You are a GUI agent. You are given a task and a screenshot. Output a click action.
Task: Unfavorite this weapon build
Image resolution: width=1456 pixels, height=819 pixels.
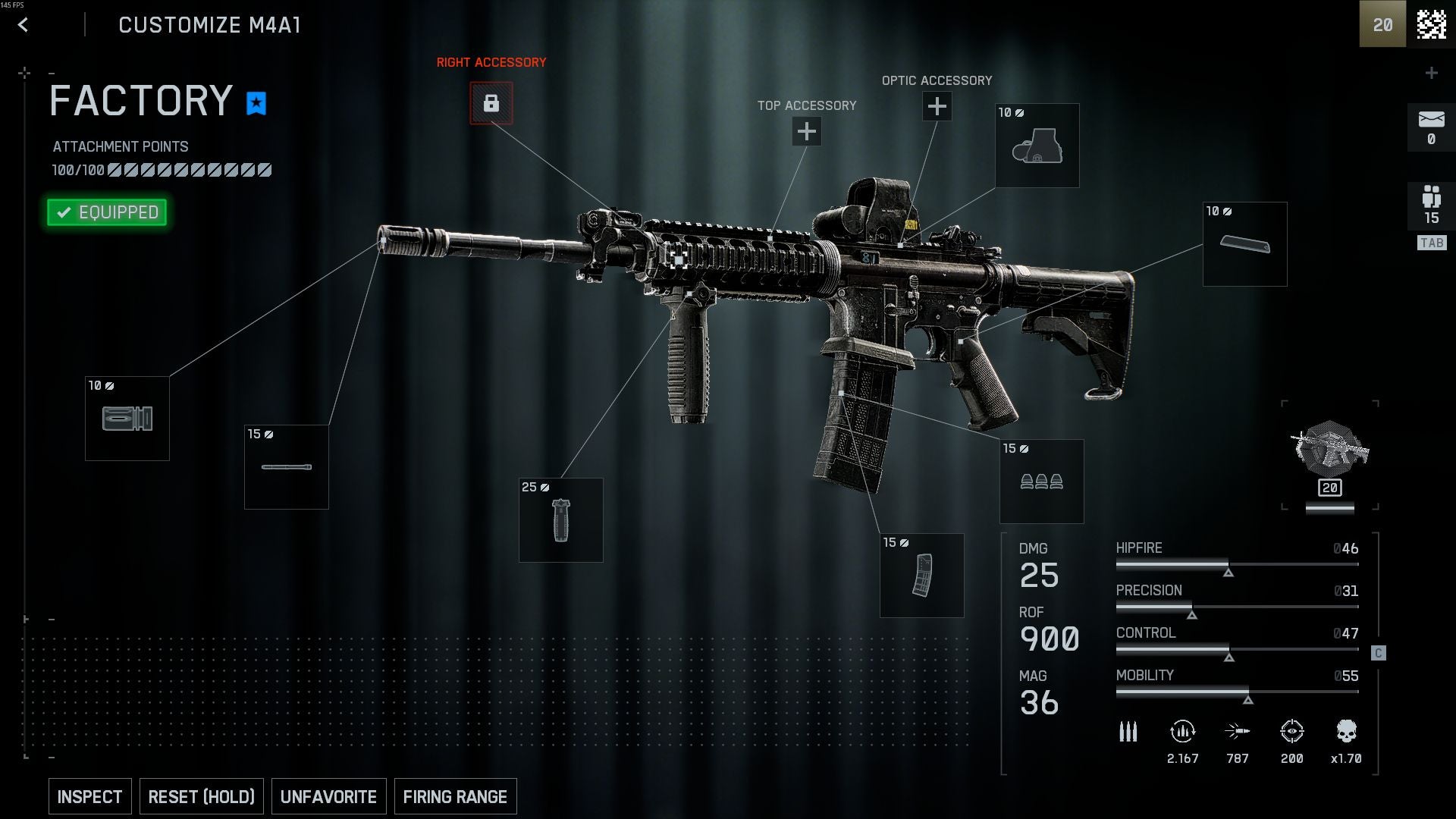coord(328,797)
